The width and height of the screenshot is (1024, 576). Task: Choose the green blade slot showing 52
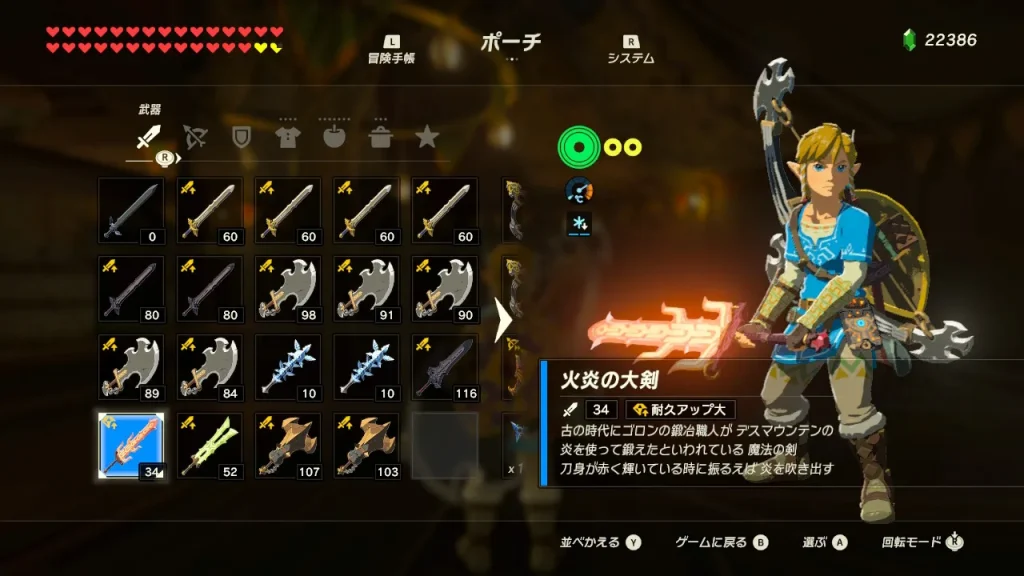209,445
